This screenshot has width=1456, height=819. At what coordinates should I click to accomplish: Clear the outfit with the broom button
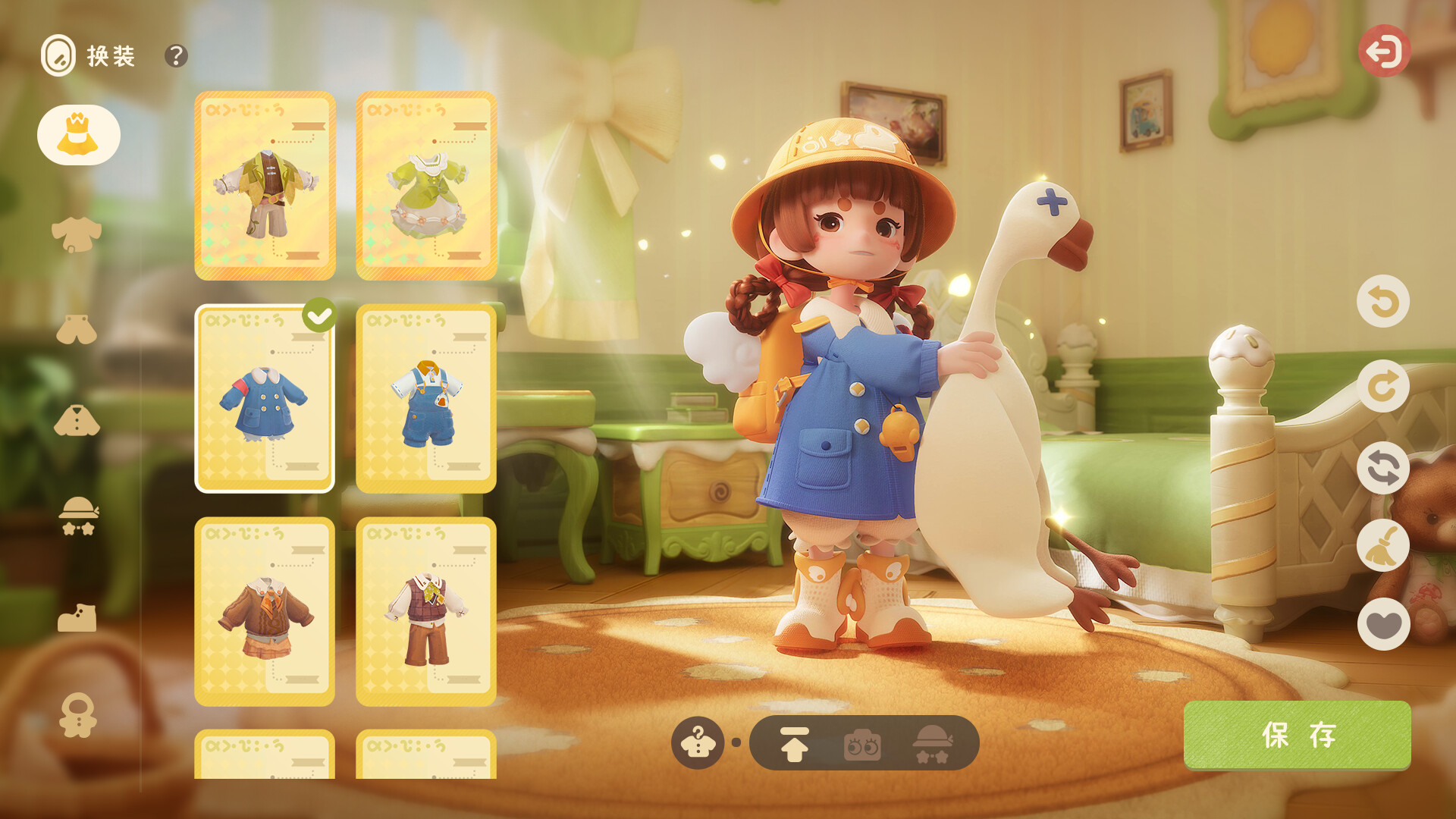pos(1383,546)
